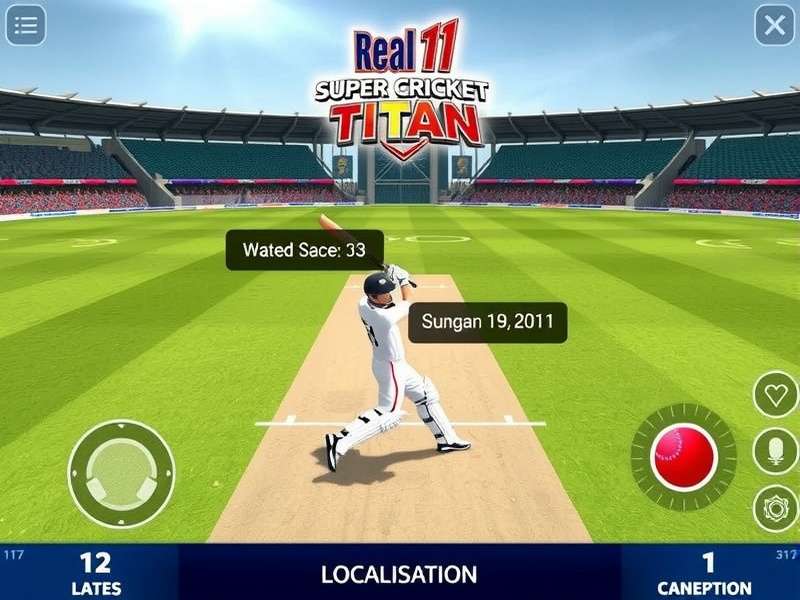This screenshot has height=600, width=800.
Task: Click the virtual joystick pad
Action: click(121, 473)
